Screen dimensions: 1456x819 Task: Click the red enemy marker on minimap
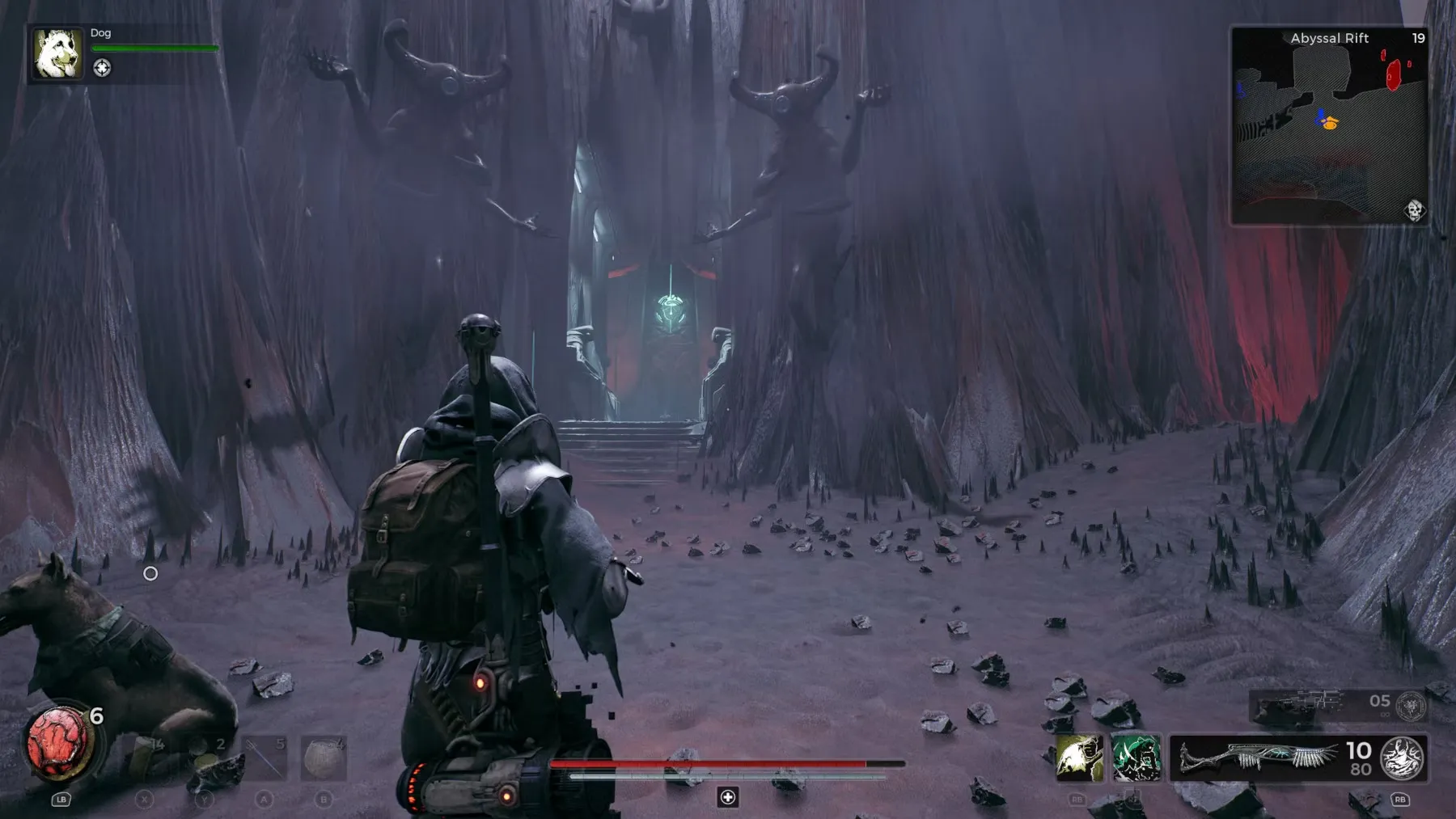(x=1393, y=75)
